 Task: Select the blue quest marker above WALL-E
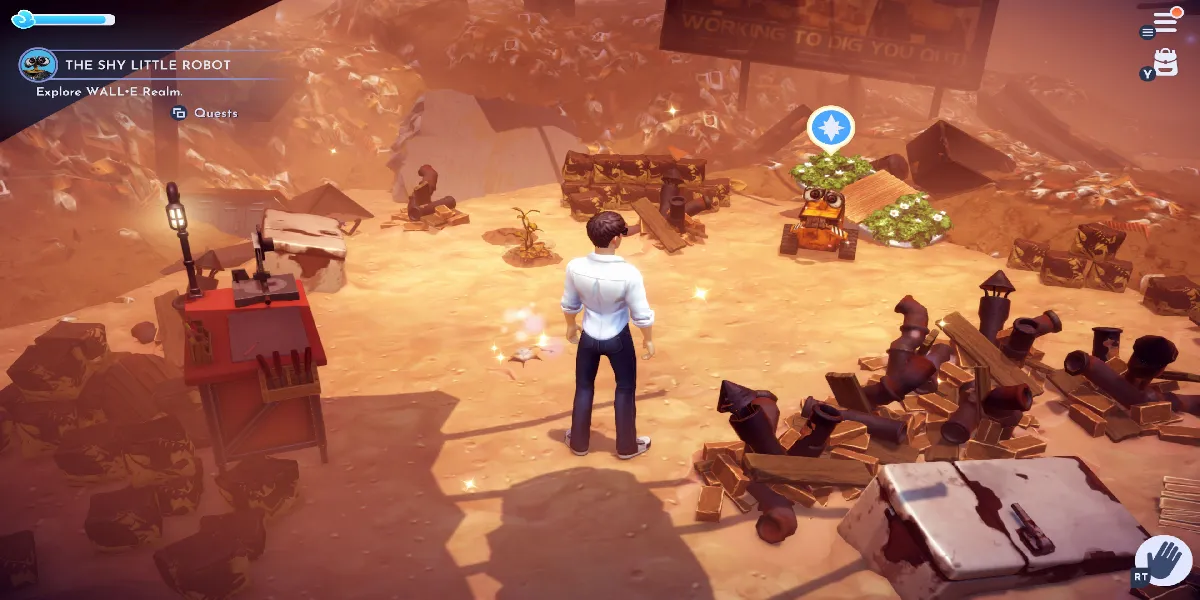click(831, 127)
